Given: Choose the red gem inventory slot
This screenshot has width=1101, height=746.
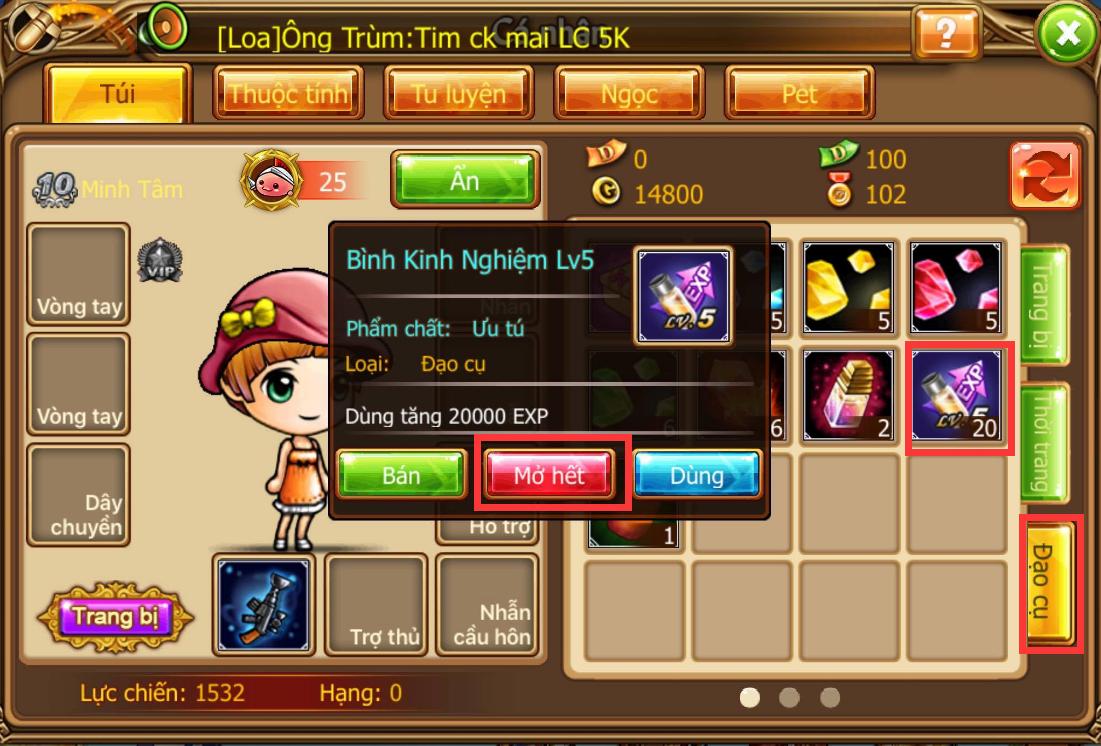Looking at the screenshot, I should [x=957, y=287].
